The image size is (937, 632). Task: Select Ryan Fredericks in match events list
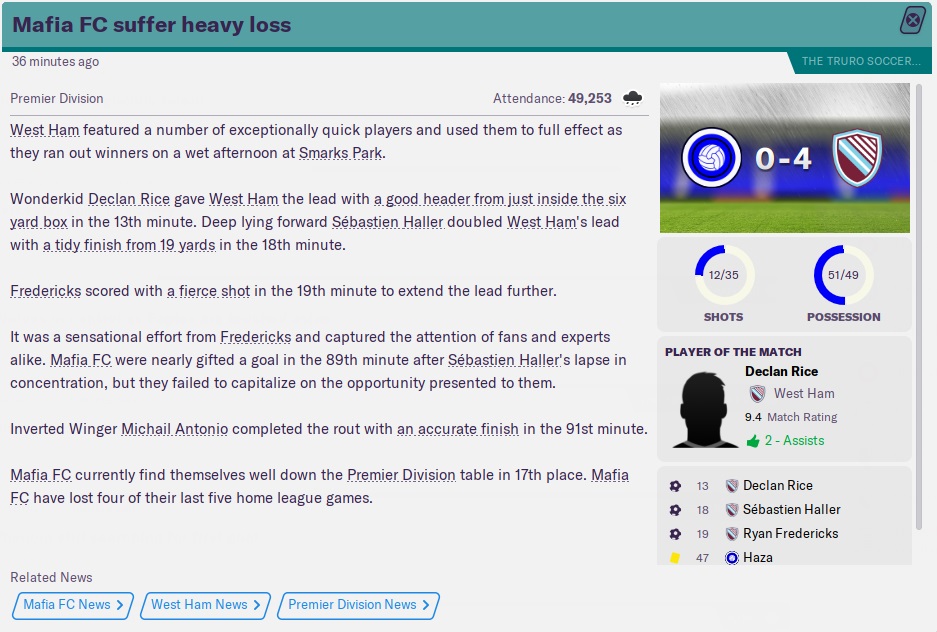click(790, 534)
